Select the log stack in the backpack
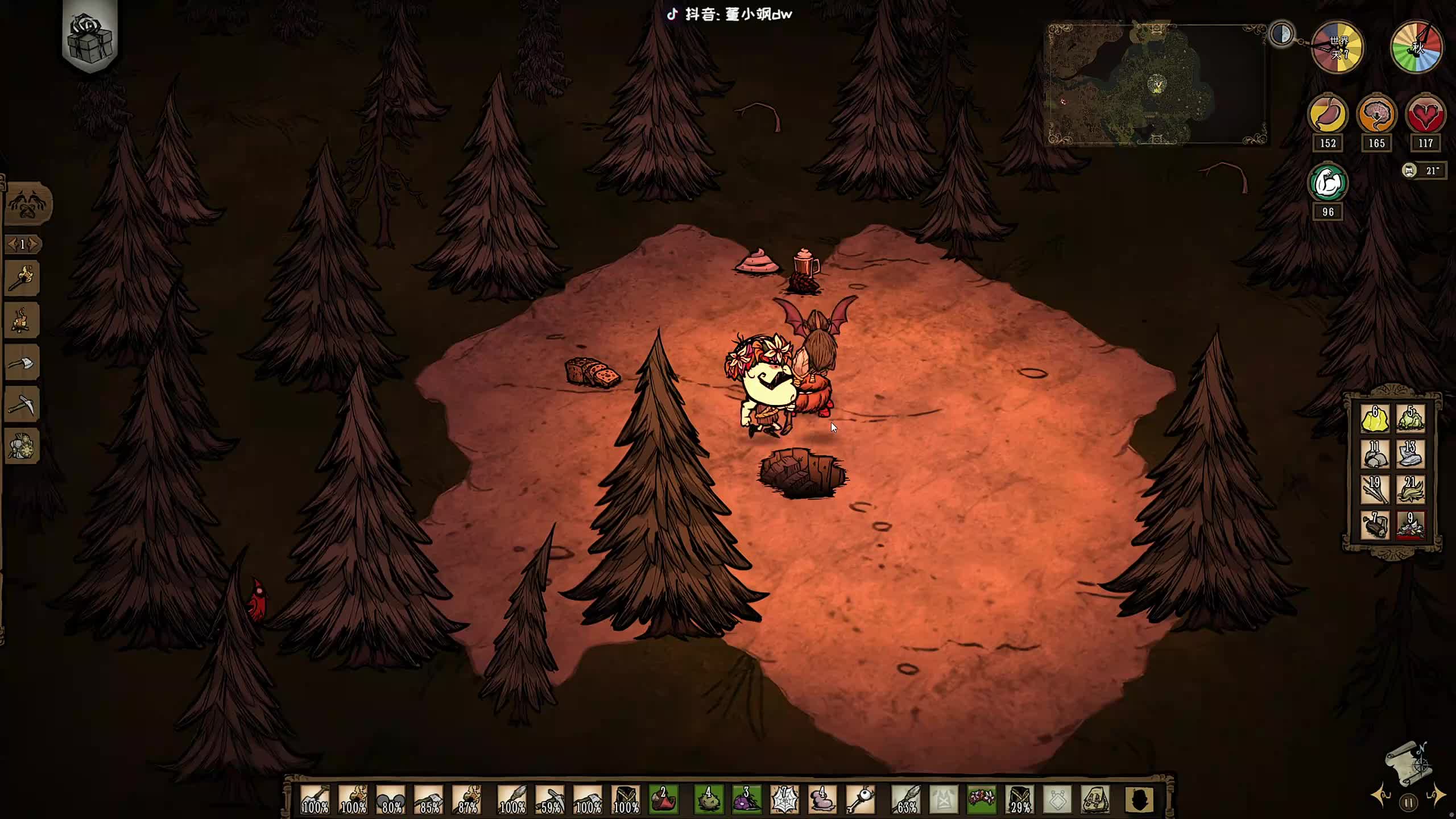 pos(1375,525)
